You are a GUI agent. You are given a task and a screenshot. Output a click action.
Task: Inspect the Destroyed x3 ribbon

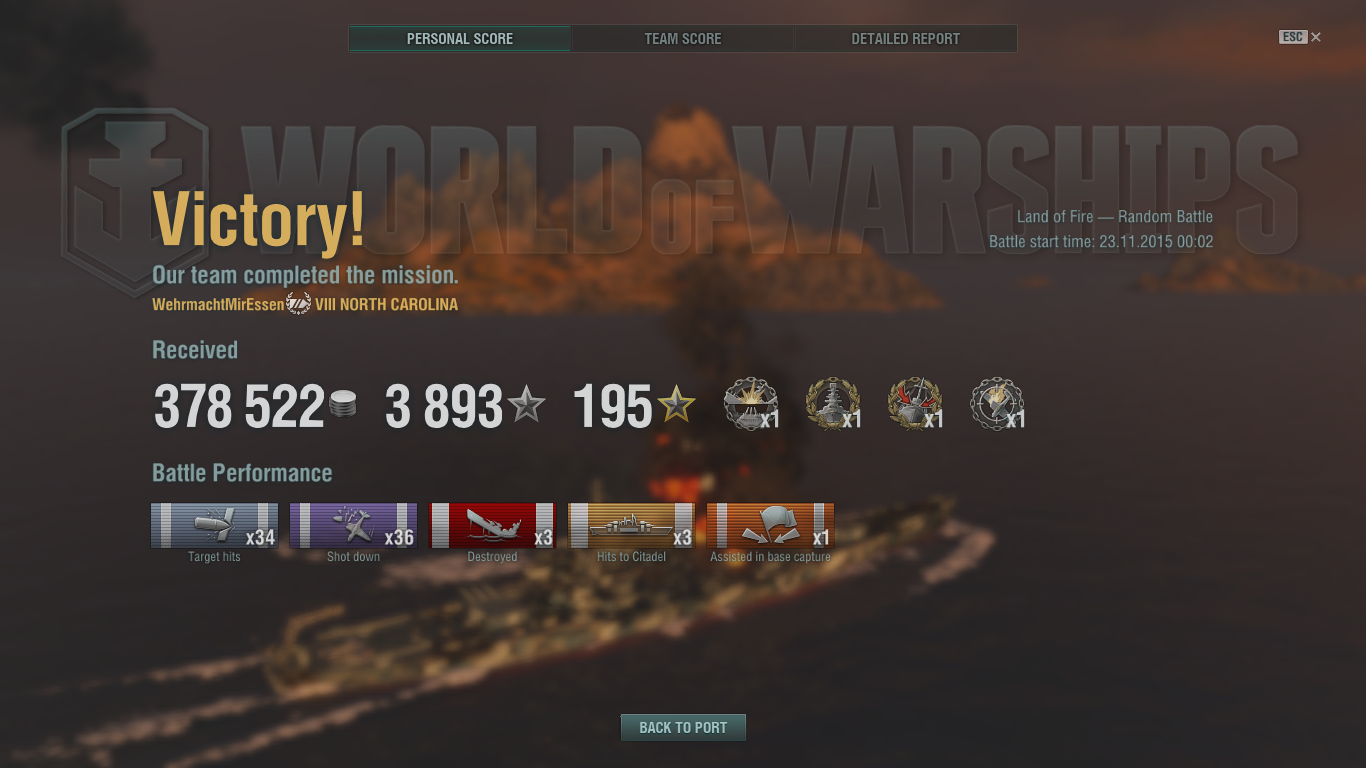click(492, 523)
